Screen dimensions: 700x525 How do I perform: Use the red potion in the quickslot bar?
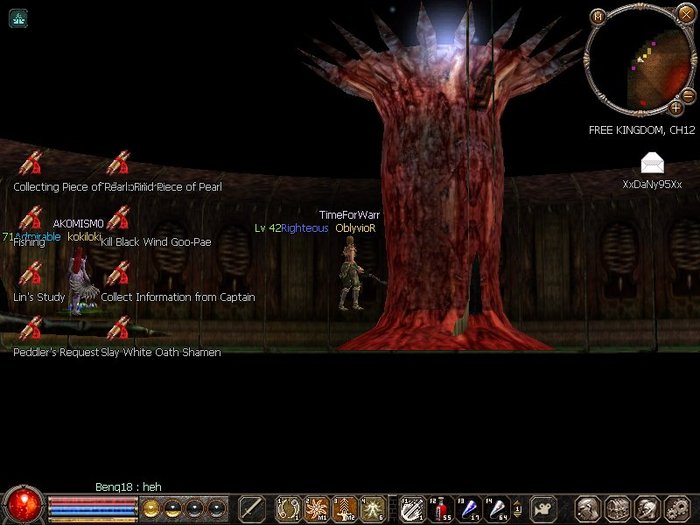(x=440, y=508)
